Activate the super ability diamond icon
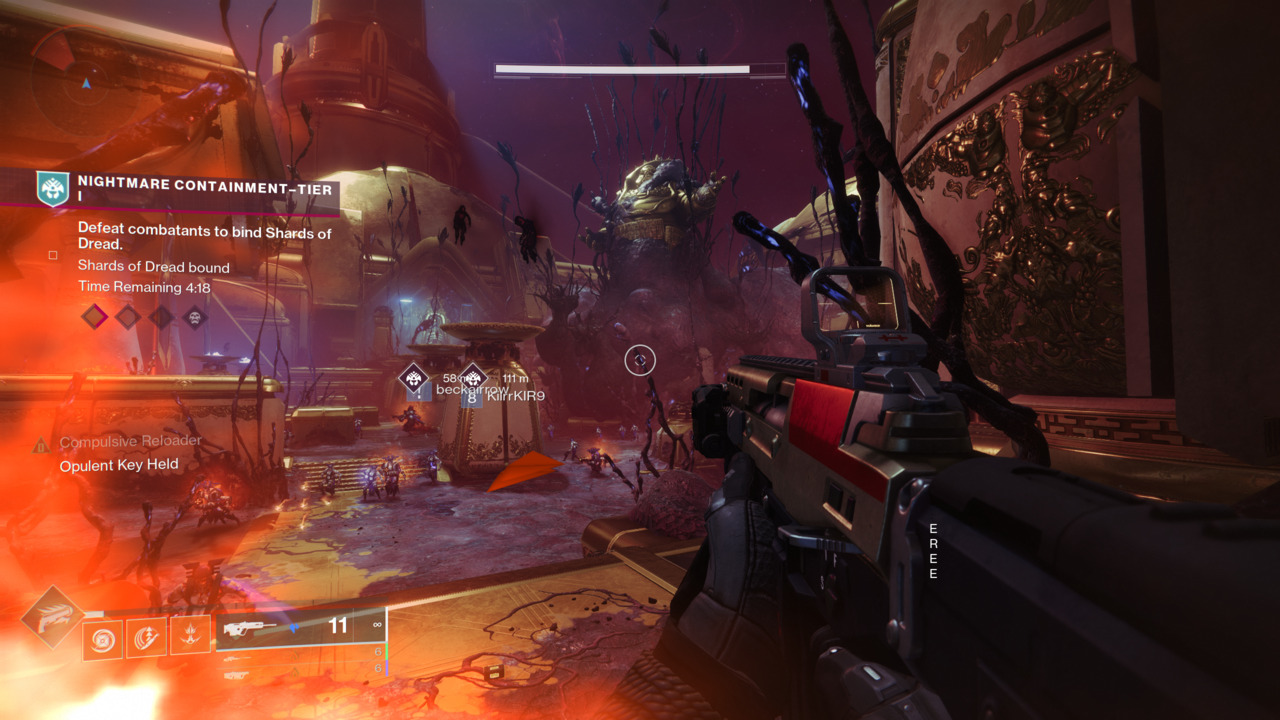The width and height of the screenshot is (1280, 720). [52, 615]
